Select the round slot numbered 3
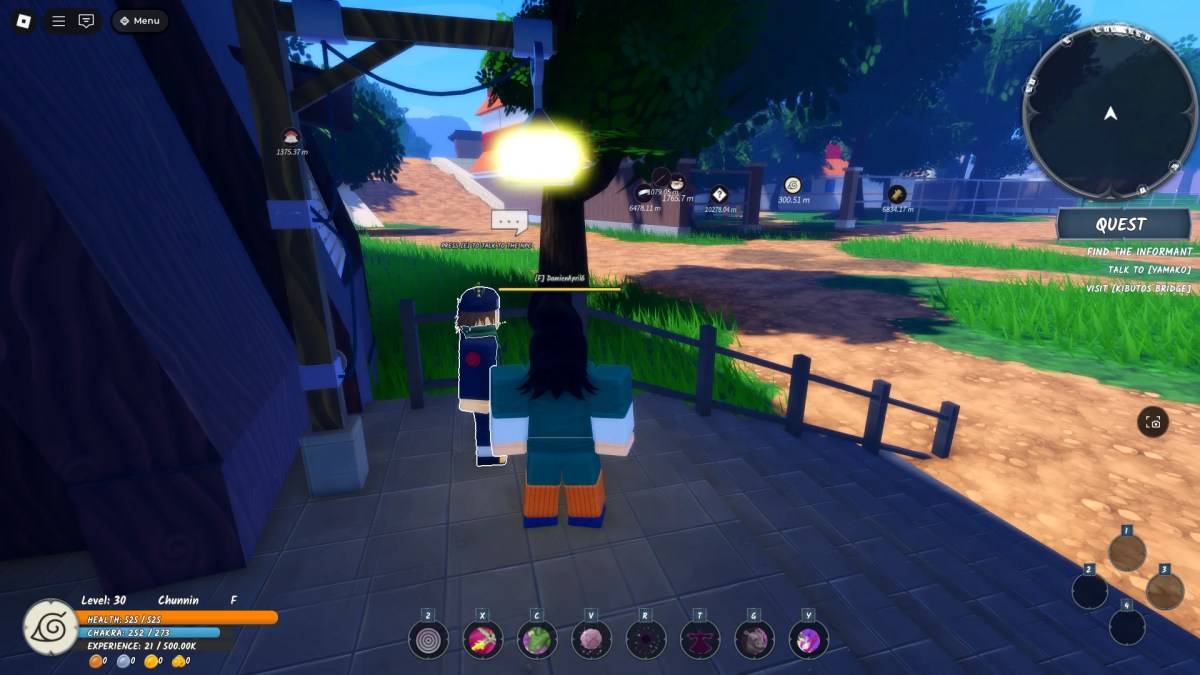1200x675 pixels. (1164, 590)
